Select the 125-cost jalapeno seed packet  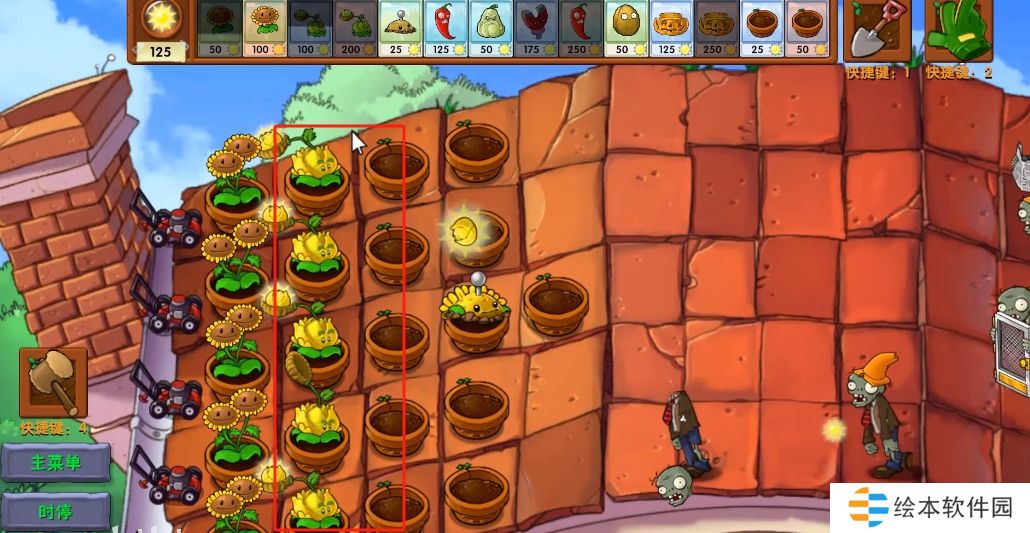(x=445, y=29)
